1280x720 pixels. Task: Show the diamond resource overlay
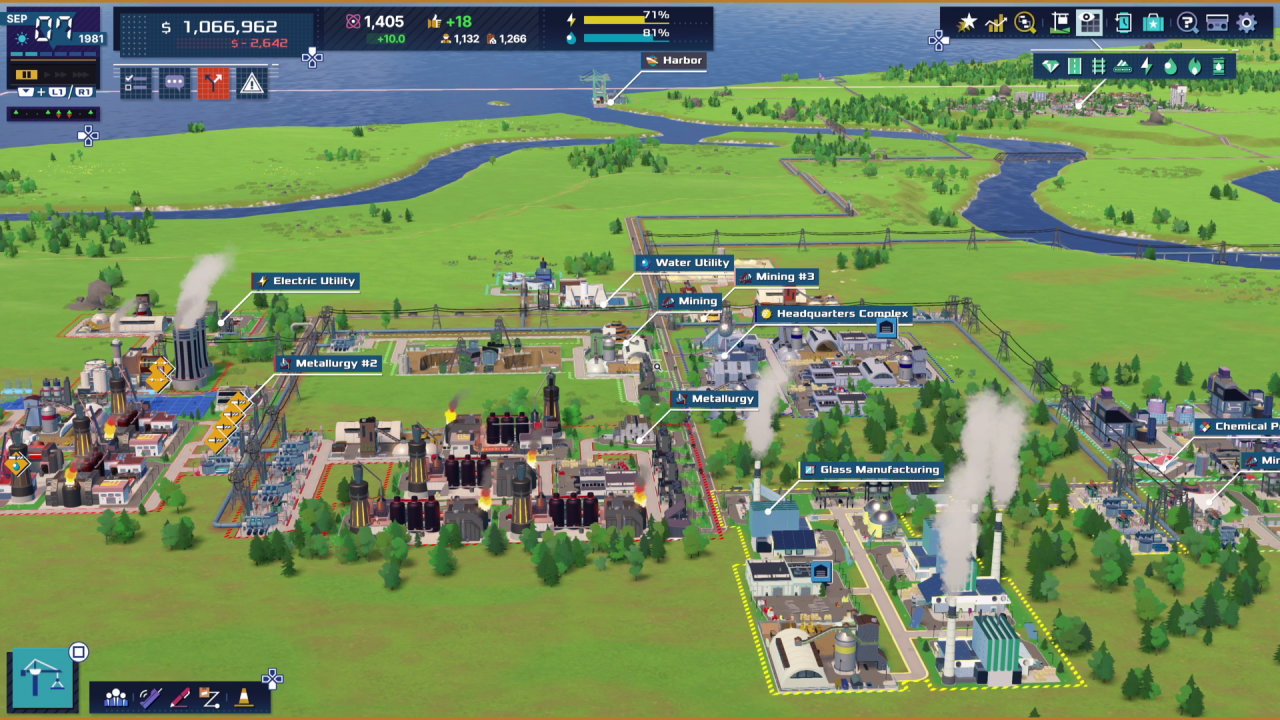point(1050,67)
